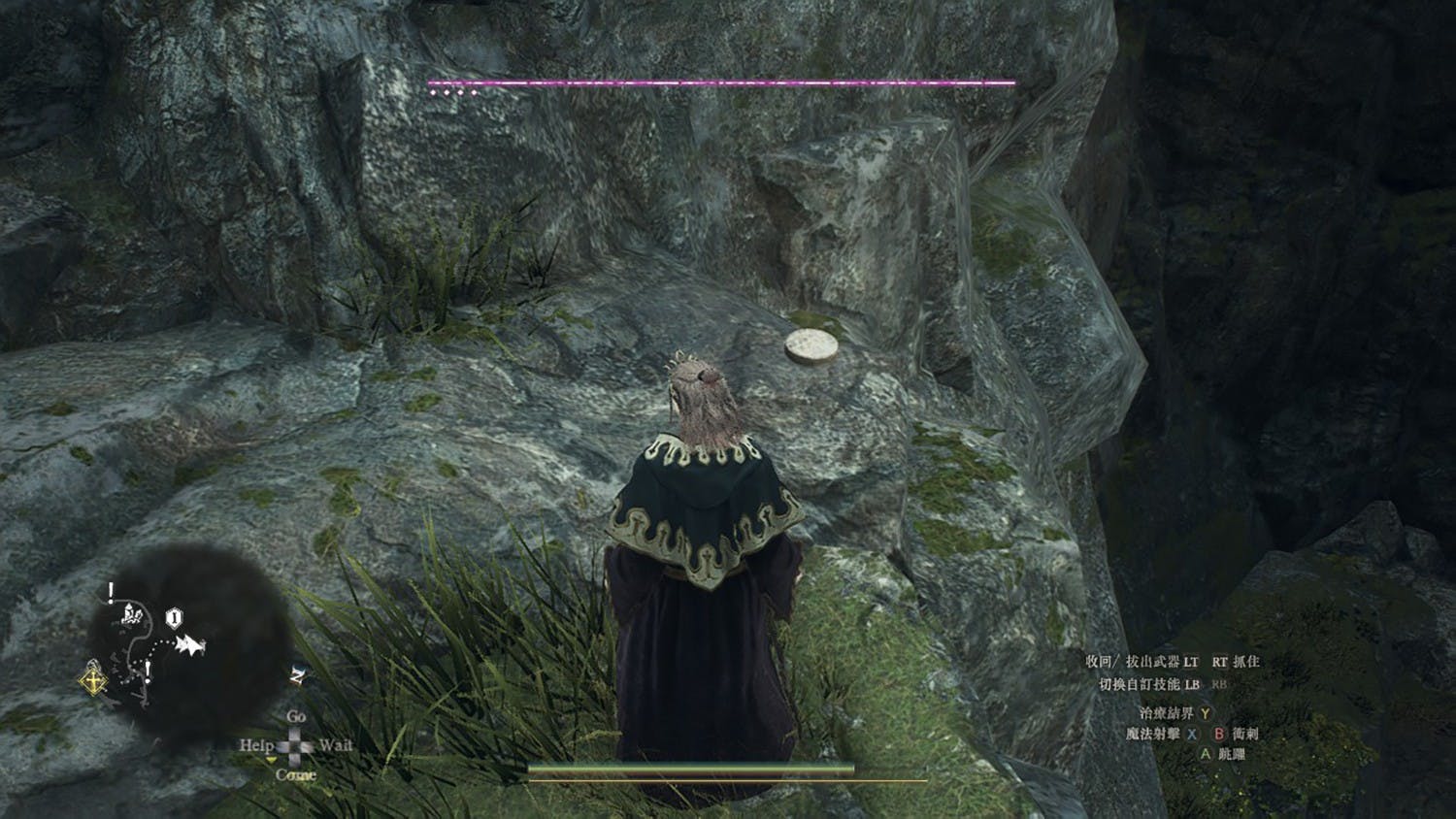1456x819 pixels.
Task: Issue the Go pawn command
Action: [x=296, y=717]
